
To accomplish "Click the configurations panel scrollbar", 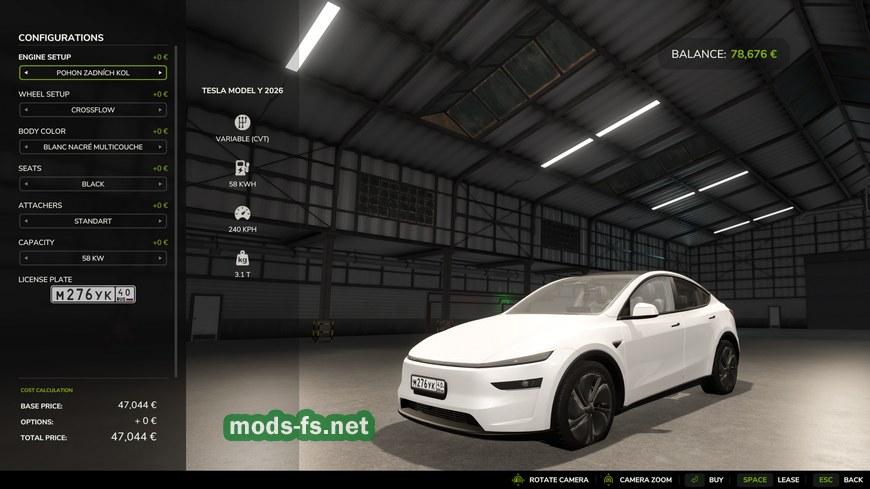I will 177,200.
